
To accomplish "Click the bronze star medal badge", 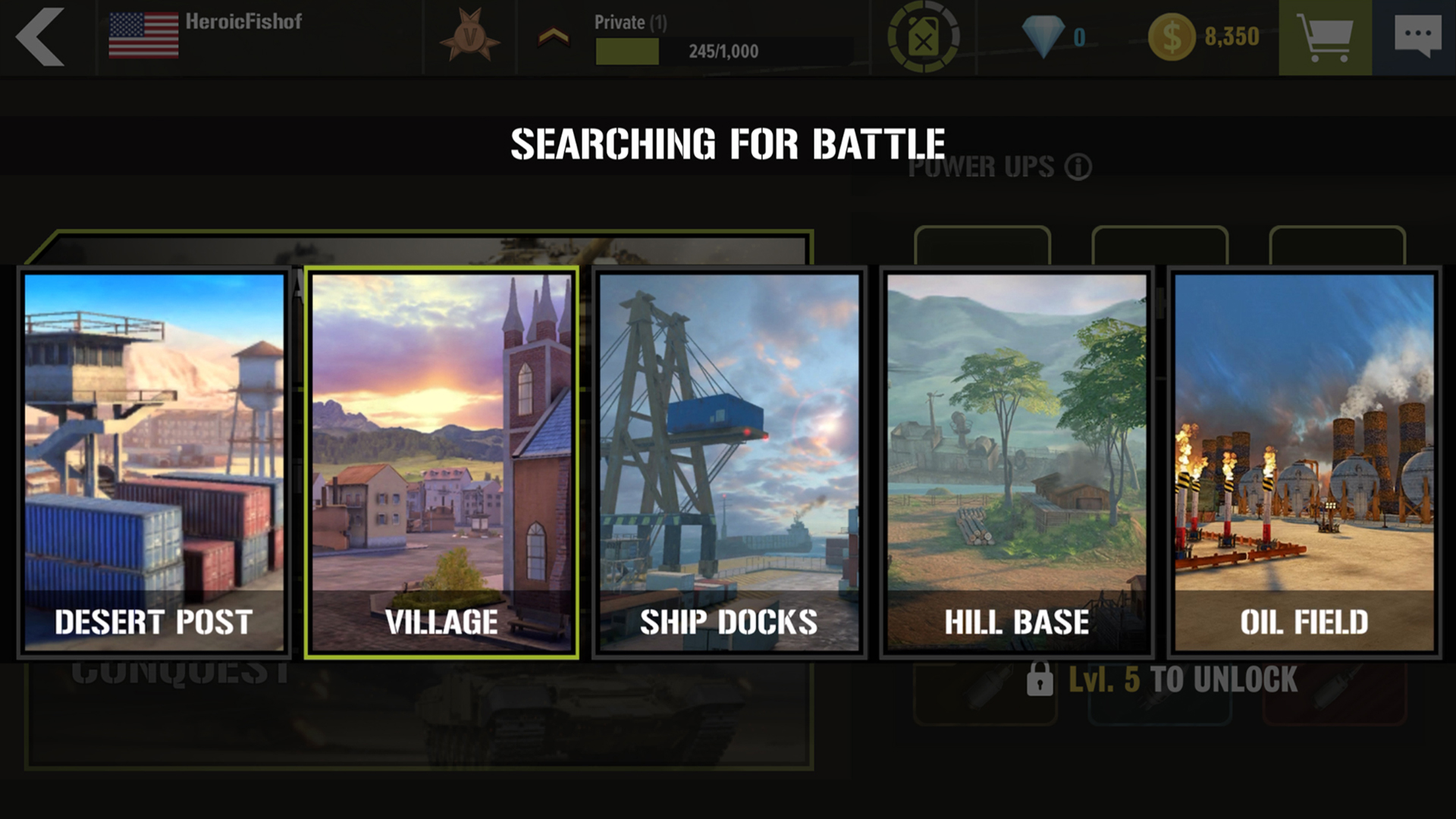I will (x=469, y=36).
